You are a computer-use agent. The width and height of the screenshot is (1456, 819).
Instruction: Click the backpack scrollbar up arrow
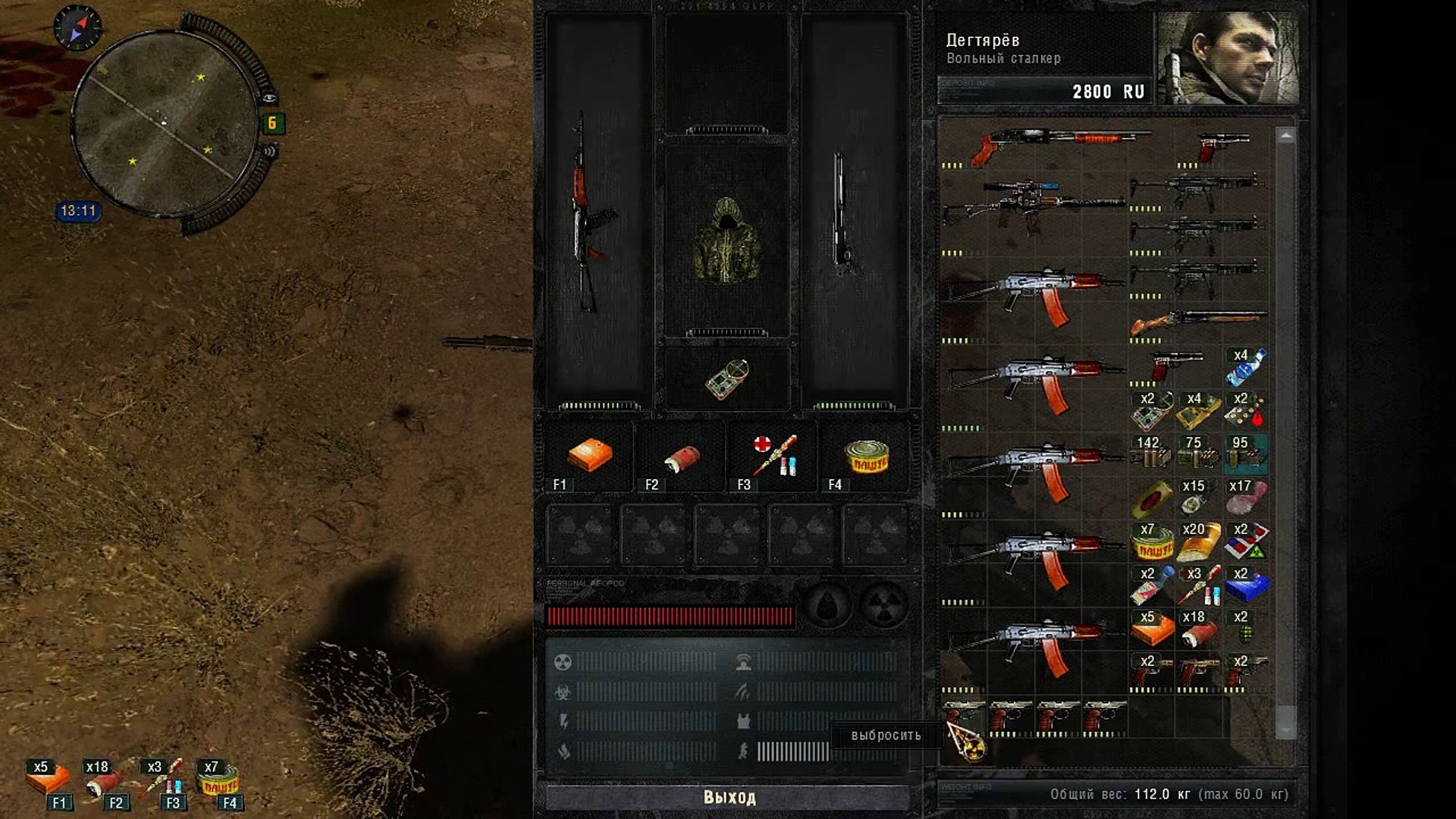tap(1285, 136)
